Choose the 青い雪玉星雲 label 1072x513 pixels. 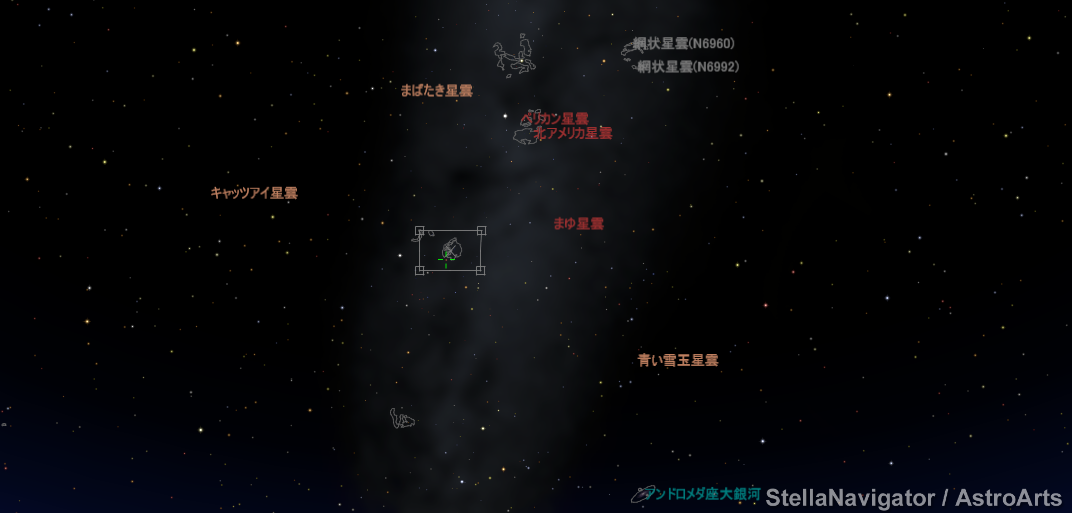point(678,360)
